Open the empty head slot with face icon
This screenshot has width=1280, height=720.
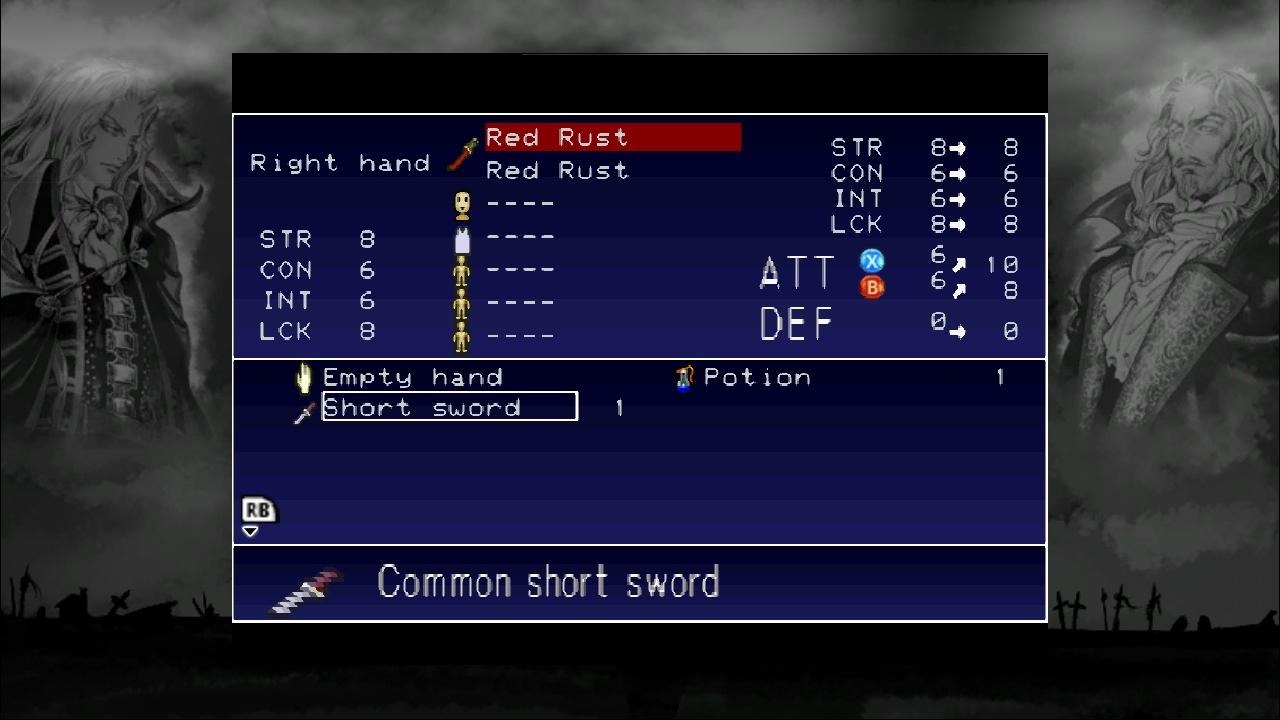pyautogui.click(x=519, y=203)
